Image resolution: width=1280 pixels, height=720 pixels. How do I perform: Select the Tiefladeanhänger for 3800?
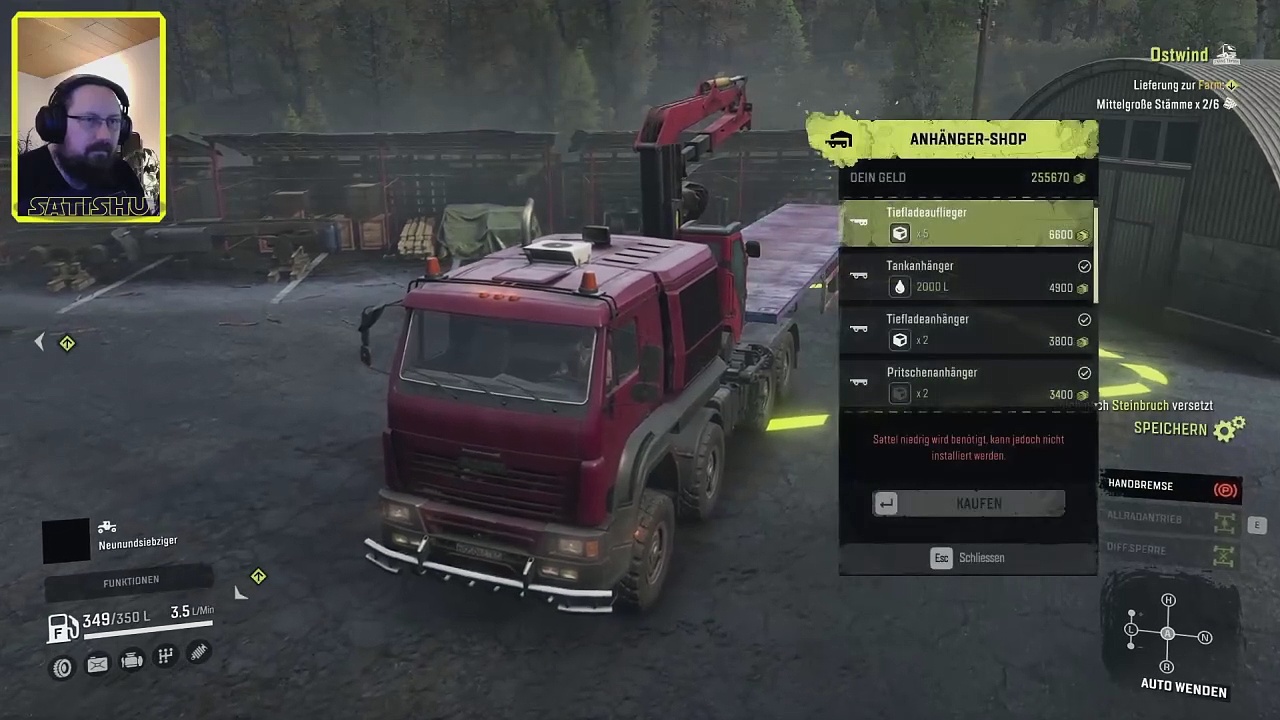(966, 330)
